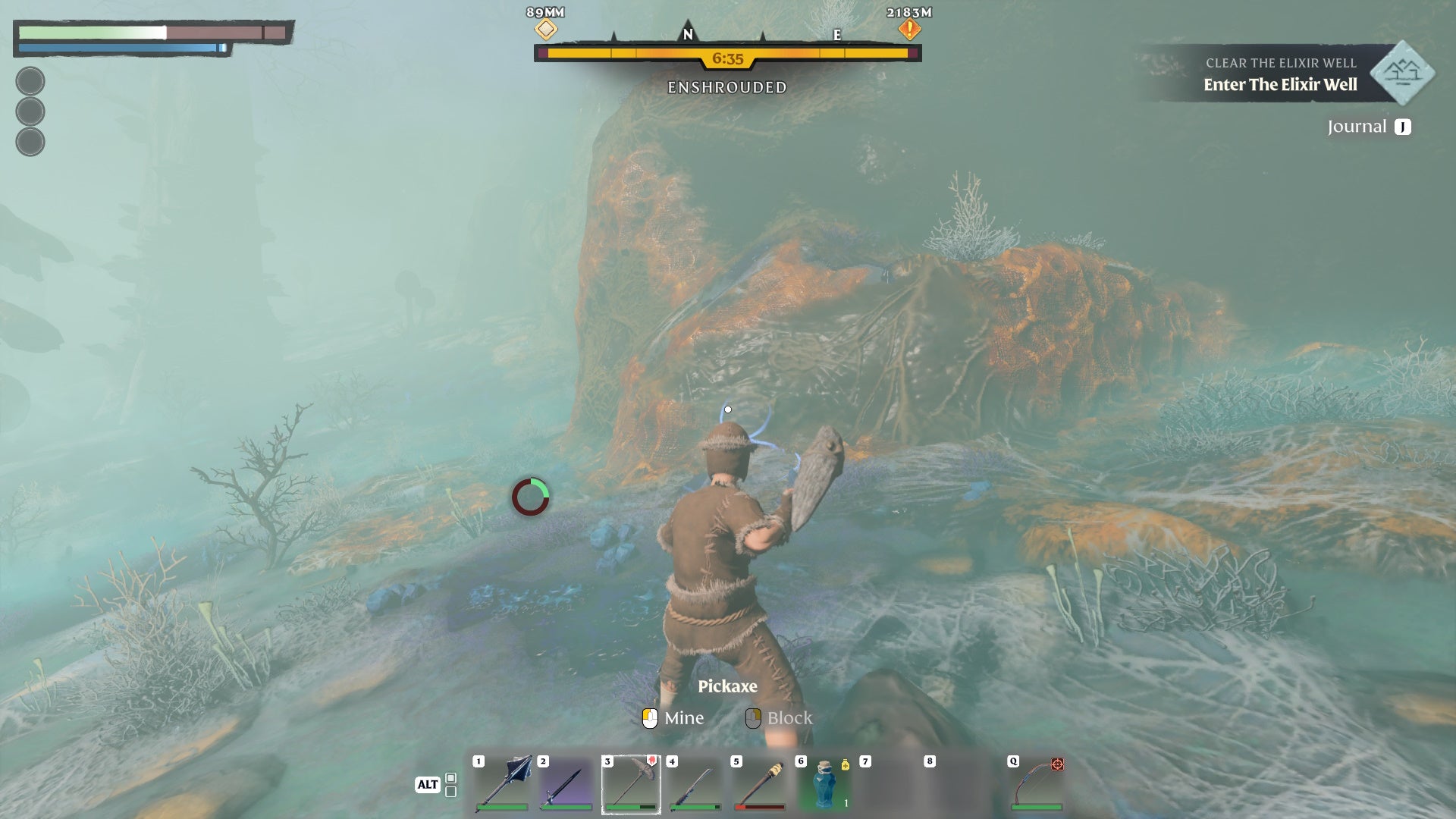Click the upper ALT checkbox indicator
Image resolution: width=1456 pixels, height=819 pixels.
point(449,778)
